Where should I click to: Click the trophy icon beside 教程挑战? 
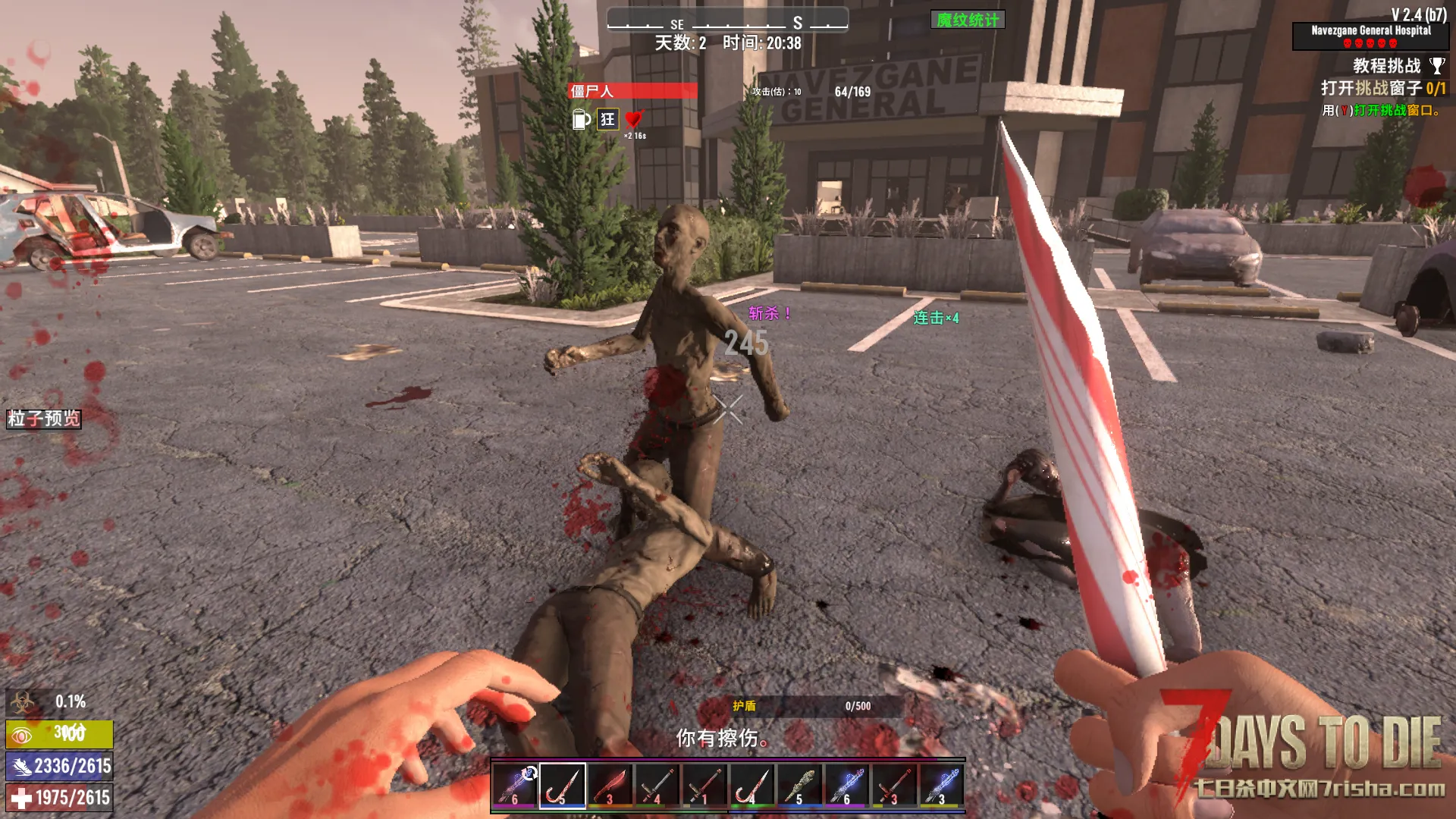click(x=1437, y=66)
